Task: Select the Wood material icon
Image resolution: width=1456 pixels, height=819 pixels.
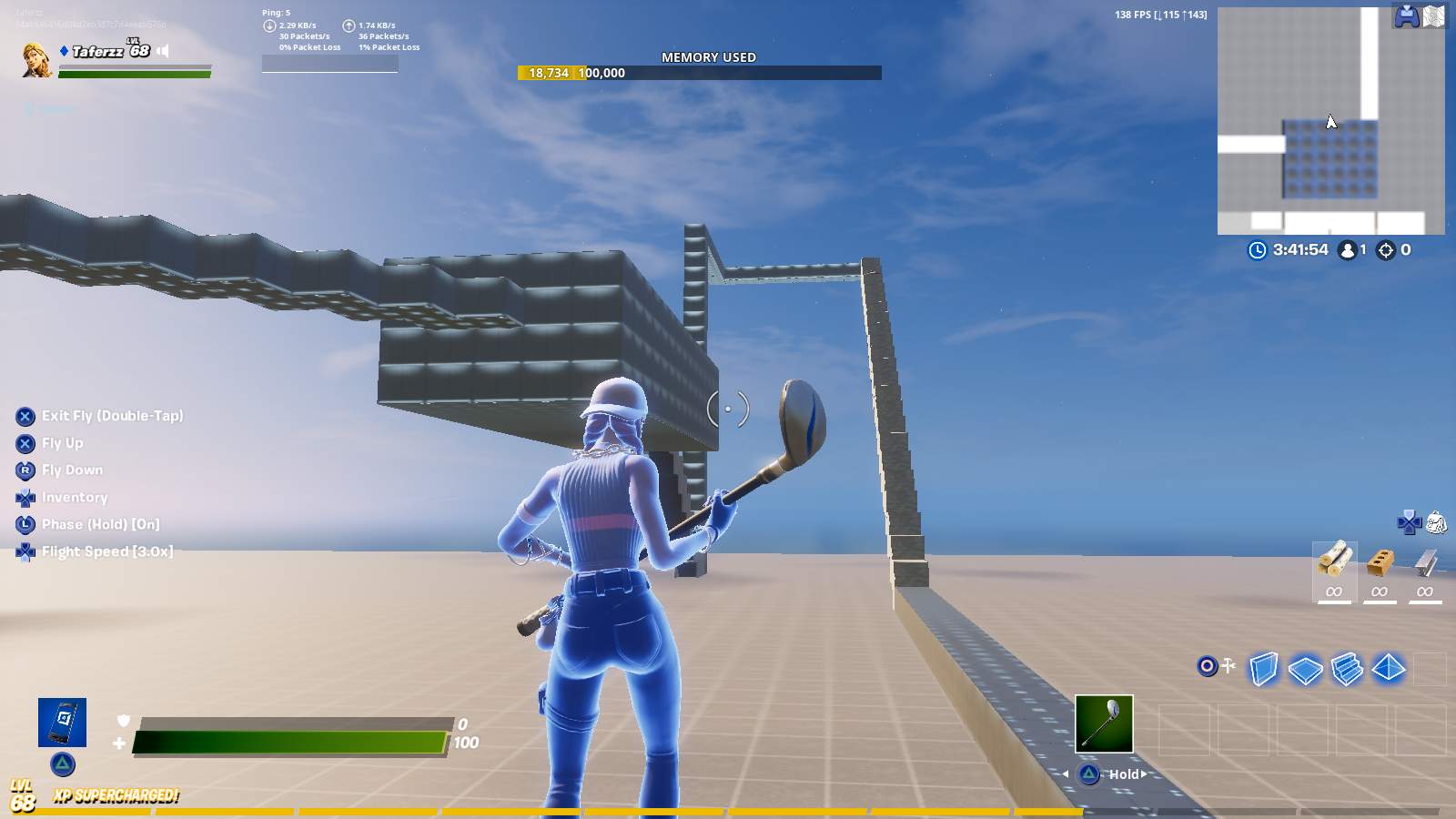Action: coord(1334,562)
